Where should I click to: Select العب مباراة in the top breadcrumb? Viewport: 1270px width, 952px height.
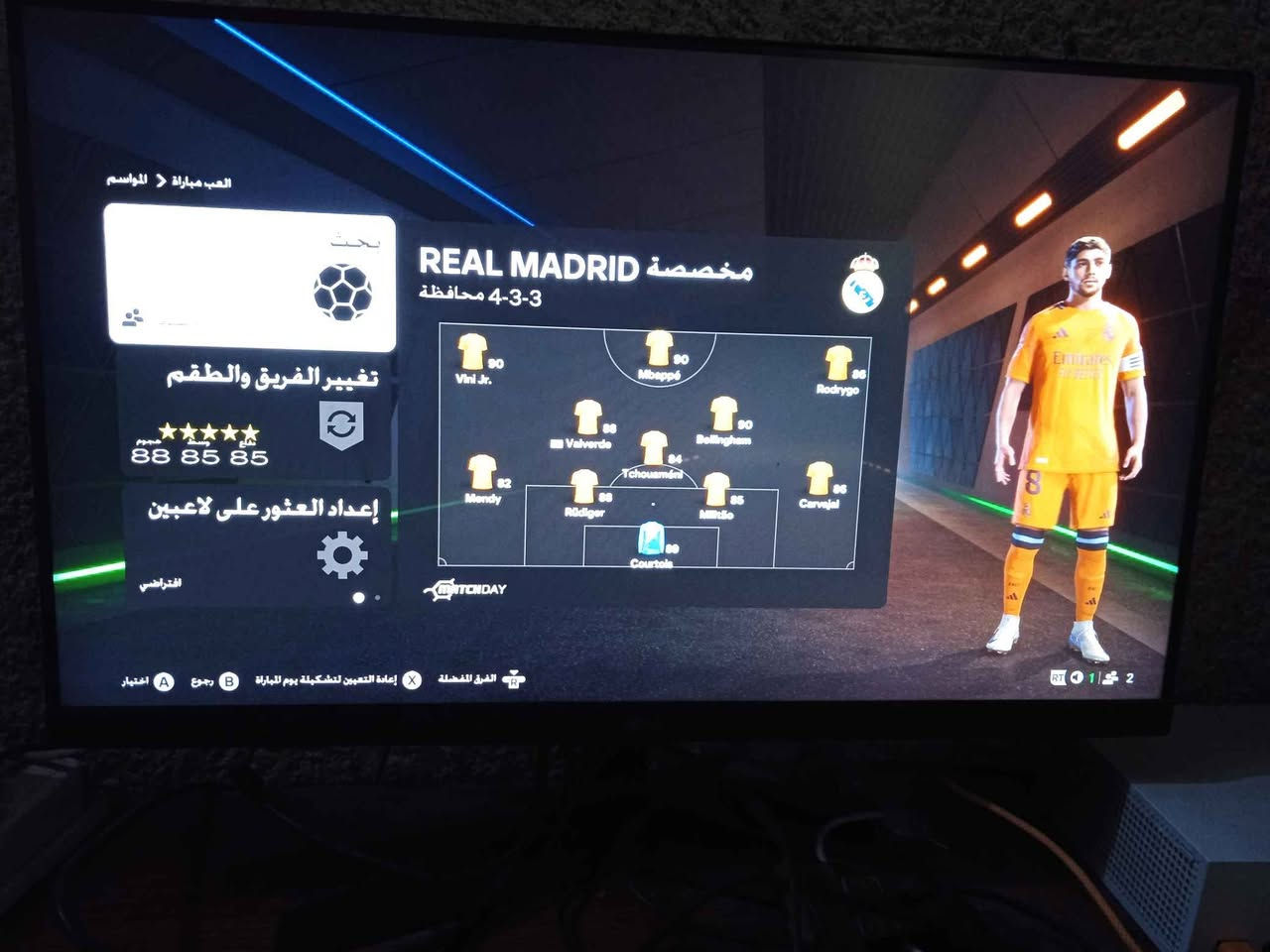coord(202,180)
